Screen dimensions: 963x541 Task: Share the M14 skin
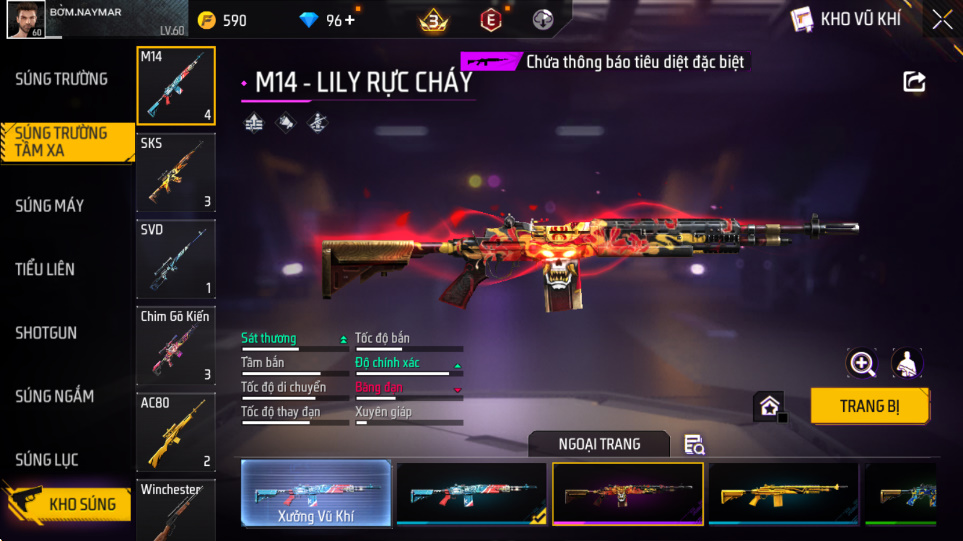914,82
